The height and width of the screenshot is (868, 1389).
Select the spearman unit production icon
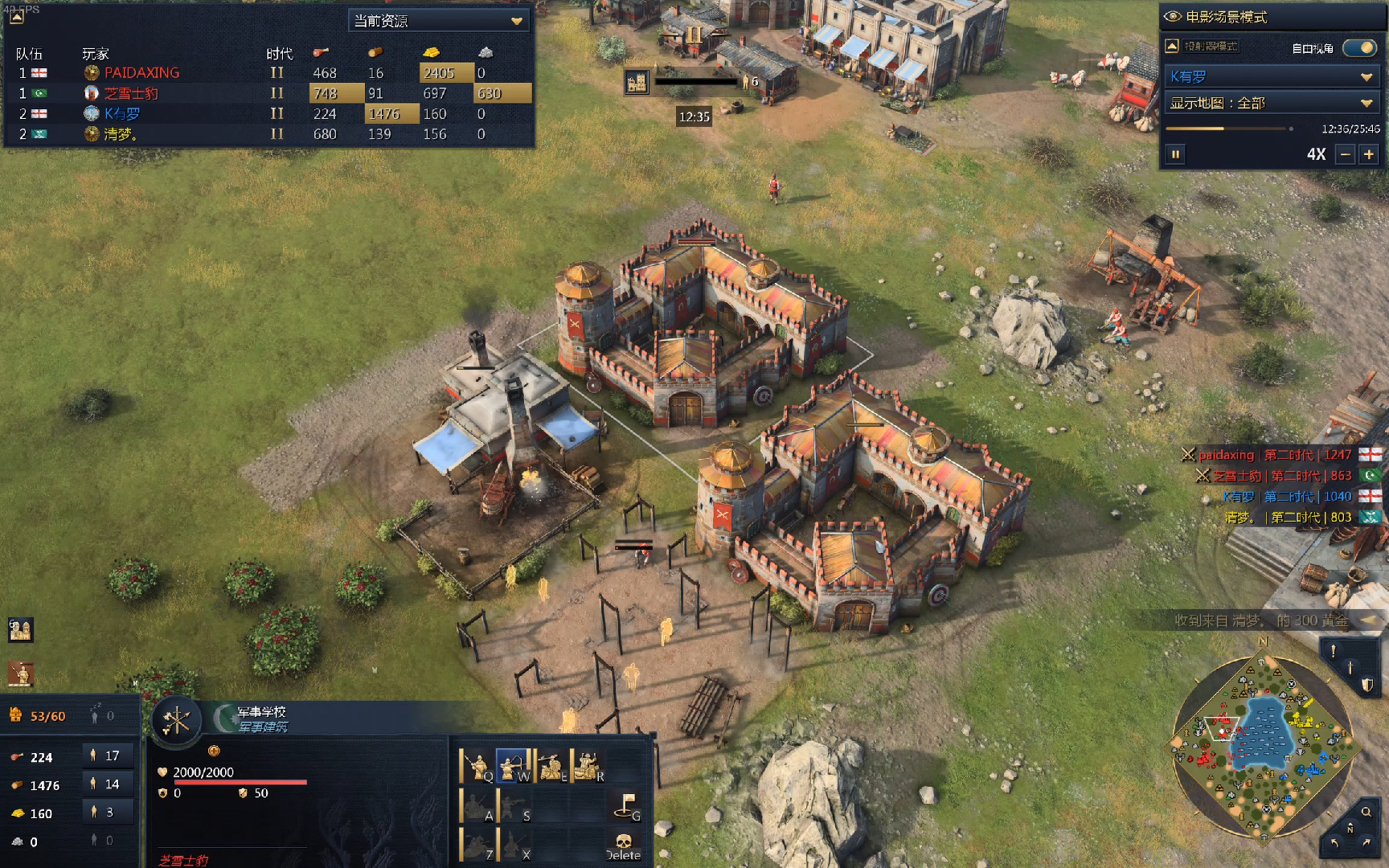[x=477, y=766]
